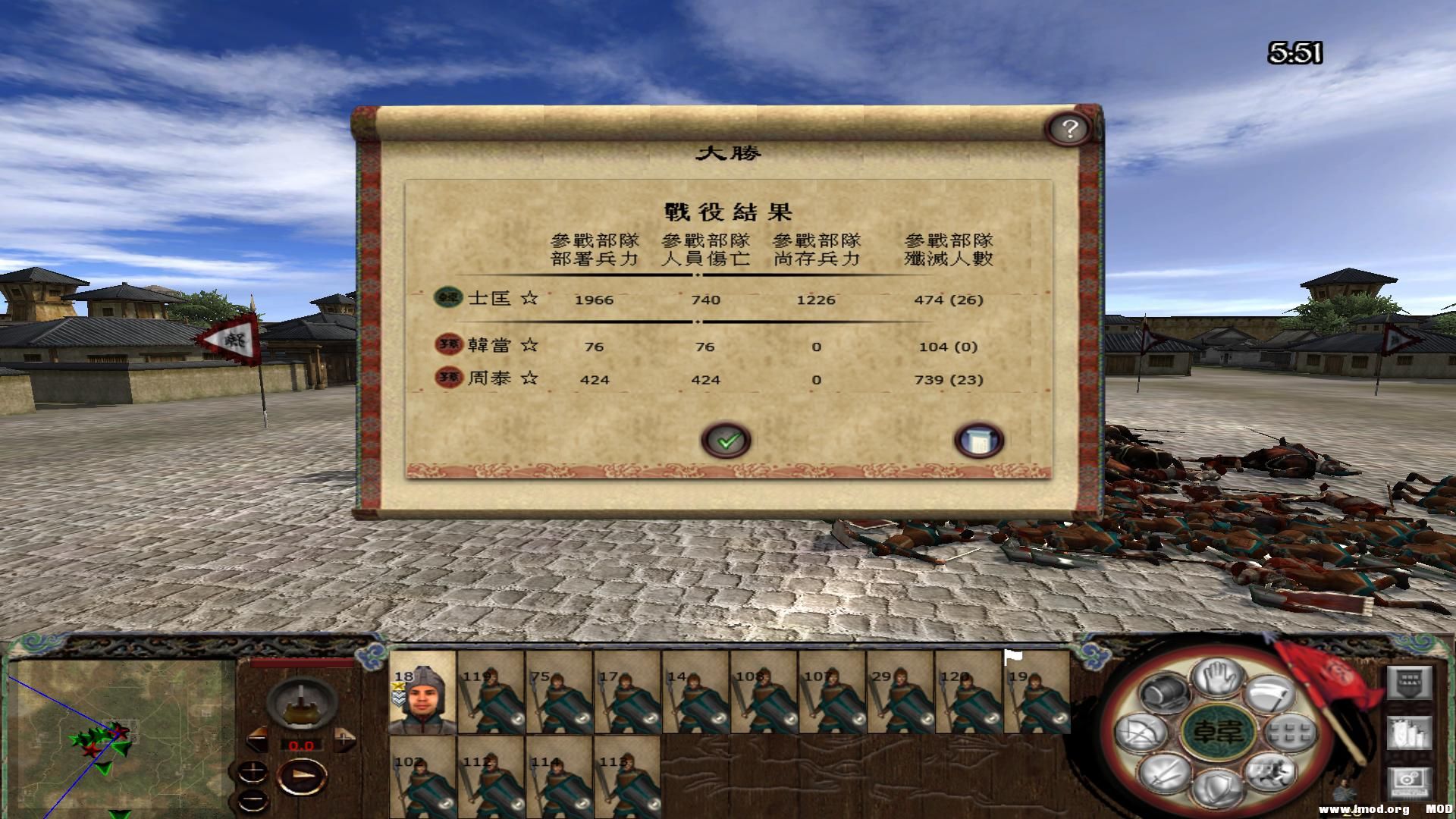Increase game speed with the plus button

coord(344,739)
